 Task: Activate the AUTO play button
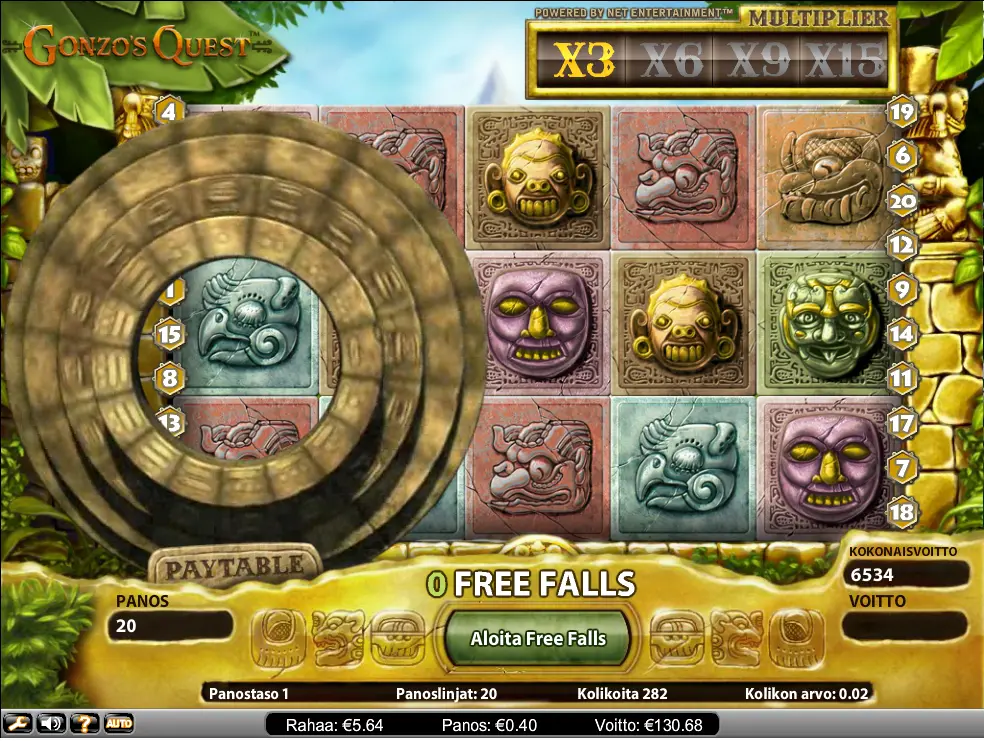119,723
